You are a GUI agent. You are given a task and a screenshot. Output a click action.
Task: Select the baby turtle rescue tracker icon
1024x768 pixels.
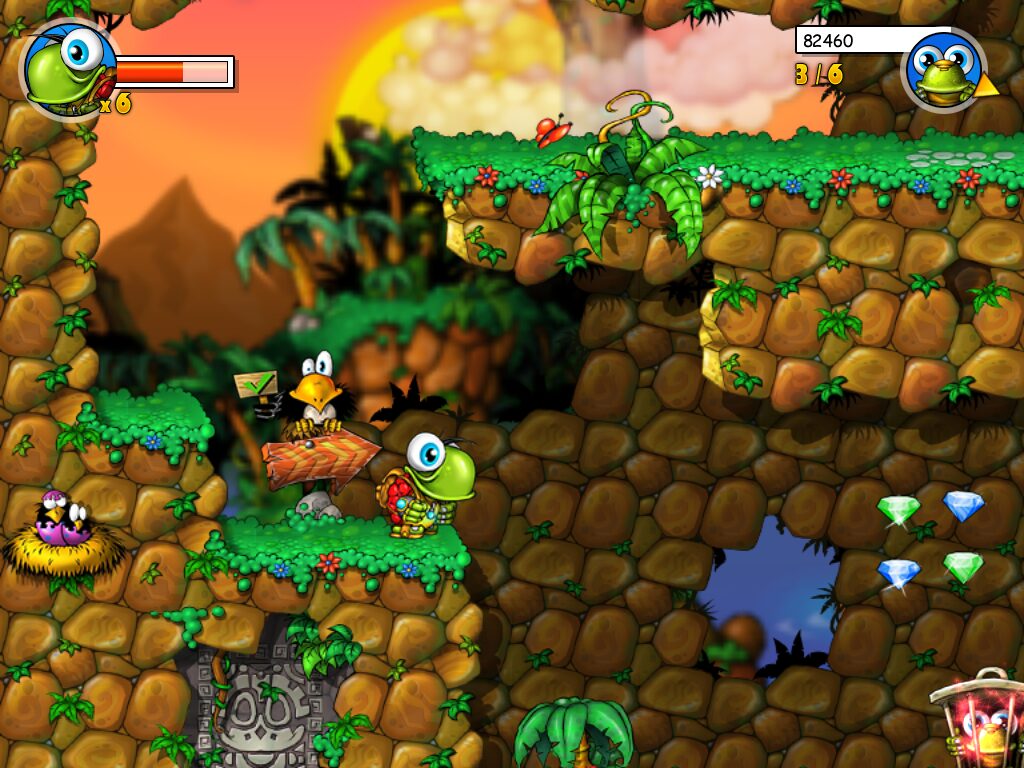tap(943, 70)
